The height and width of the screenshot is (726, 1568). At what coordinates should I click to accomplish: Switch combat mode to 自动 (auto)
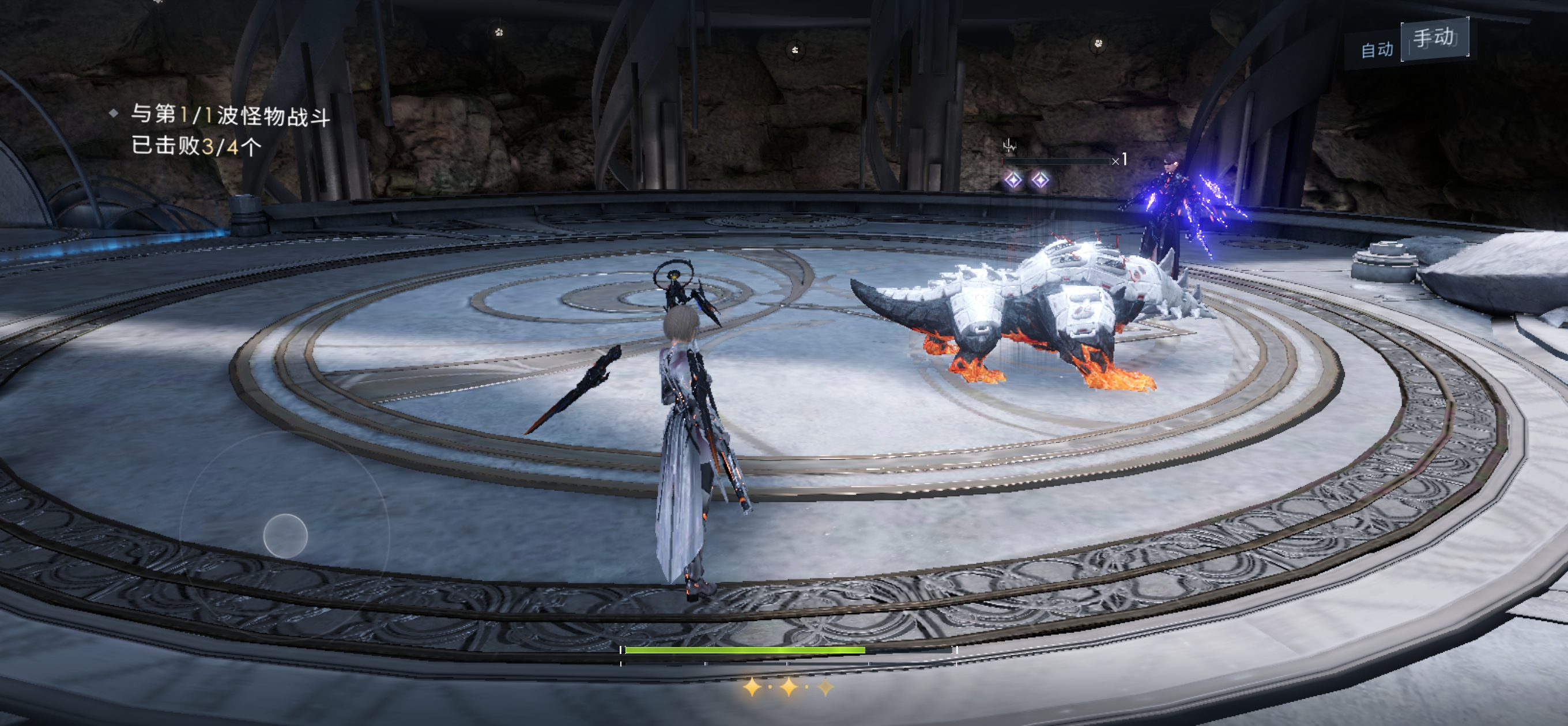pos(1376,50)
